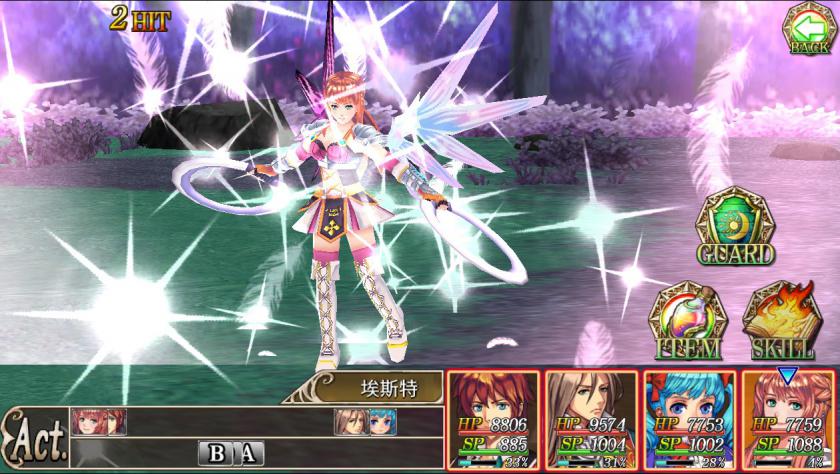Pick the blue-haired girl portrait with 7753 HP
This screenshot has height=474, width=840.
[x=688, y=420]
